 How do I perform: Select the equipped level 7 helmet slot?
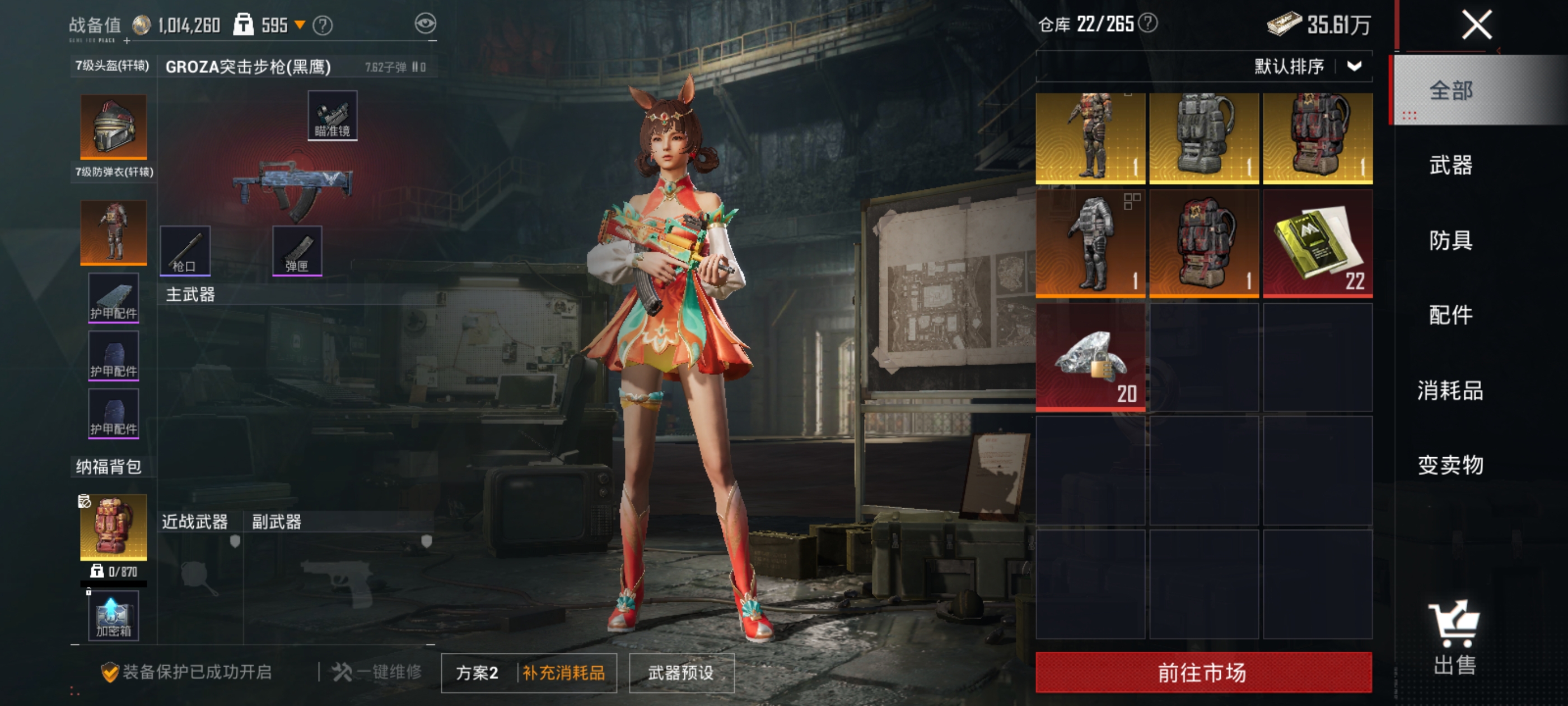click(113, 127)
